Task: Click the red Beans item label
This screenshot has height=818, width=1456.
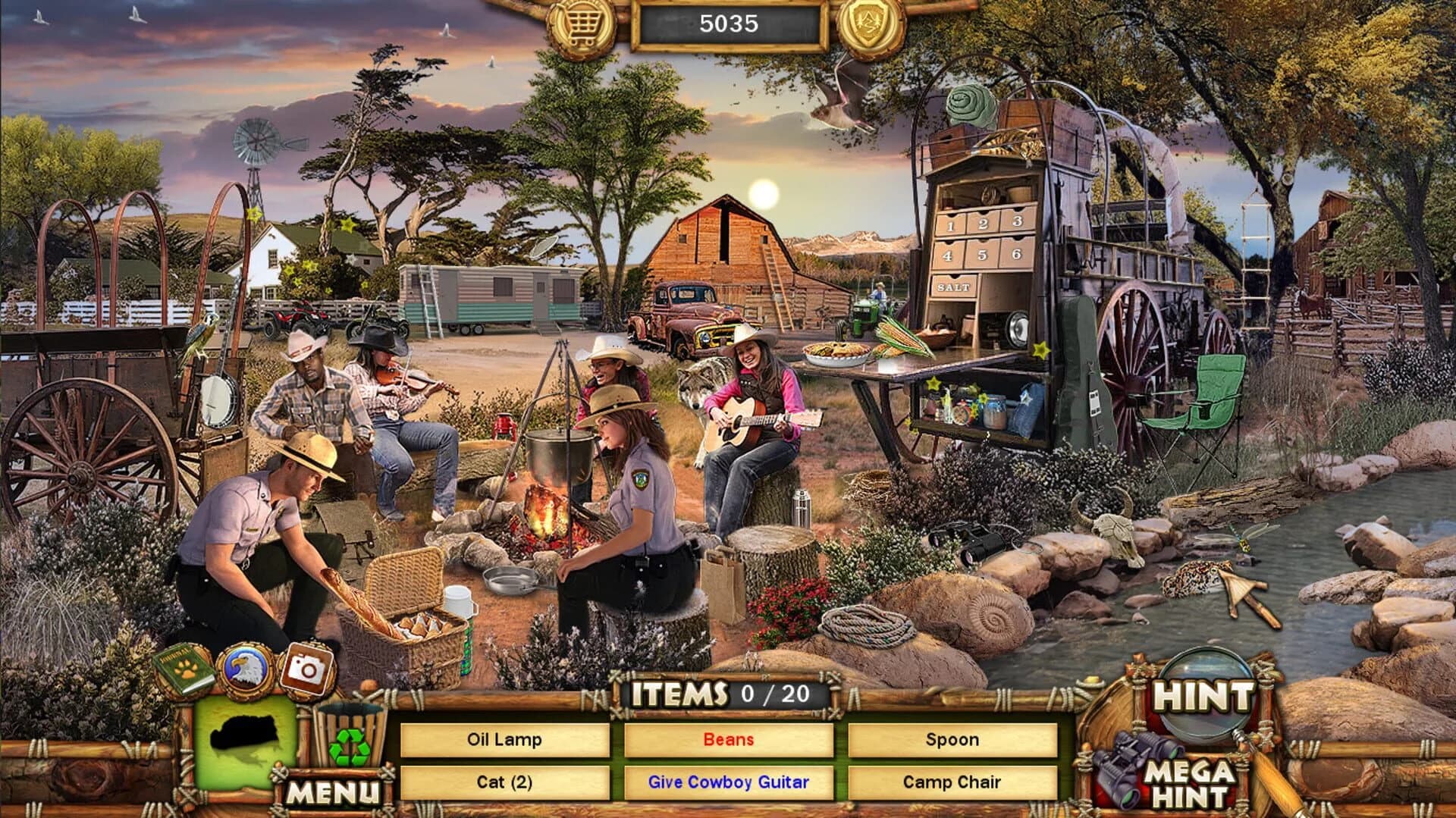Action: coord(728,739)
